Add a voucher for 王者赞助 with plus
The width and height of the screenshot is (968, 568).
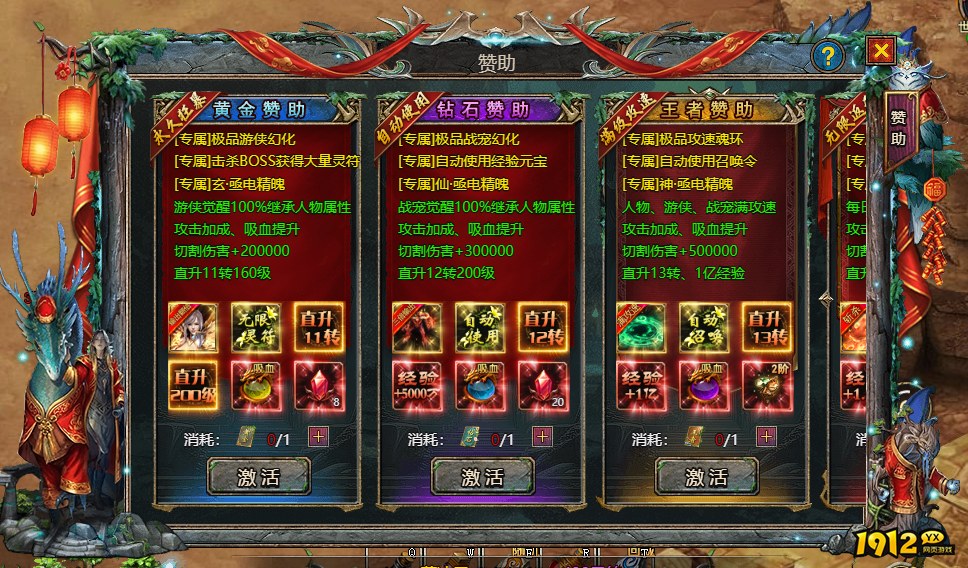(766, 437)
